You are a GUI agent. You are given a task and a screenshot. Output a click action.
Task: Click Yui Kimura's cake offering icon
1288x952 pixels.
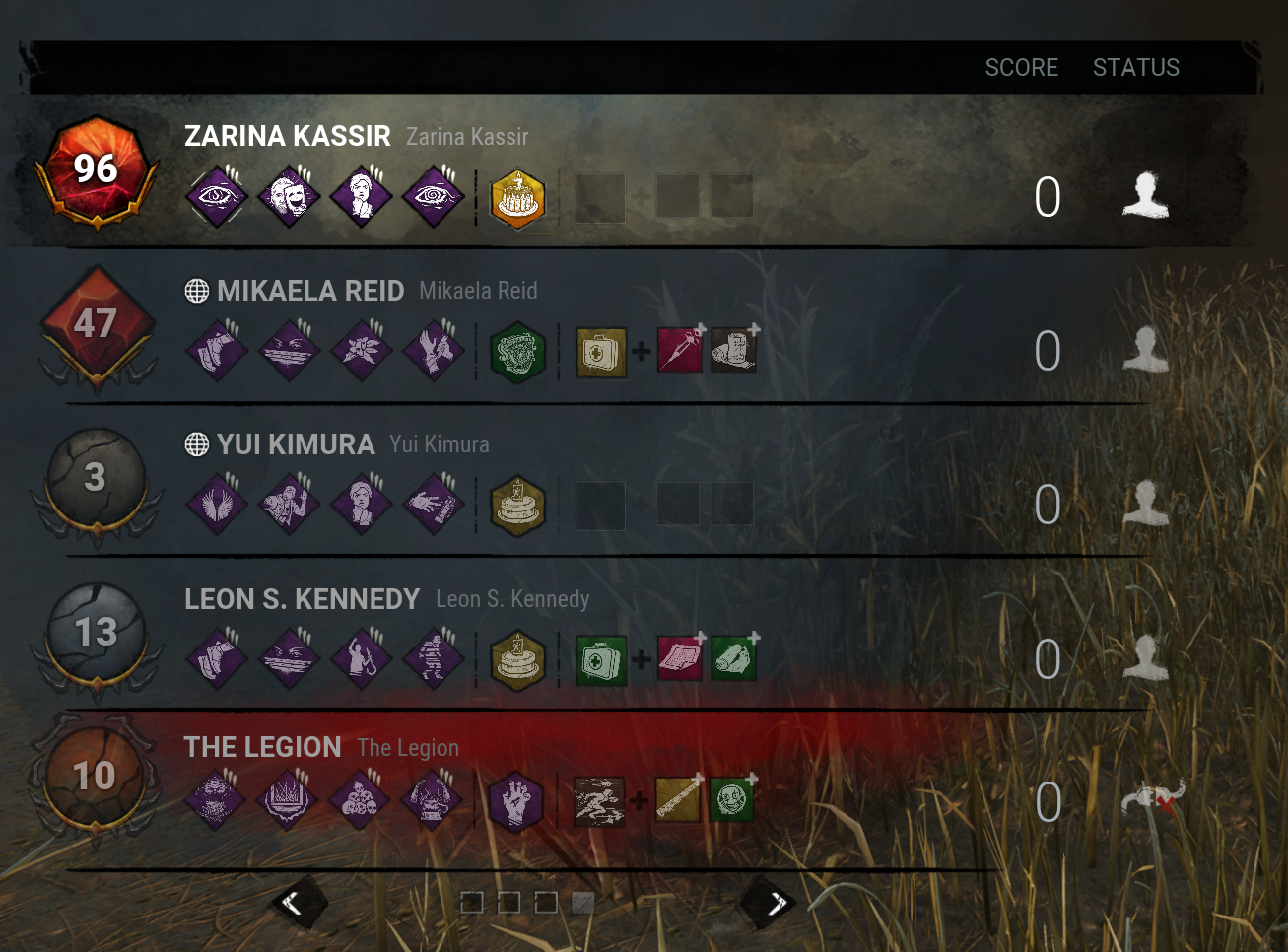click(516, 505)
